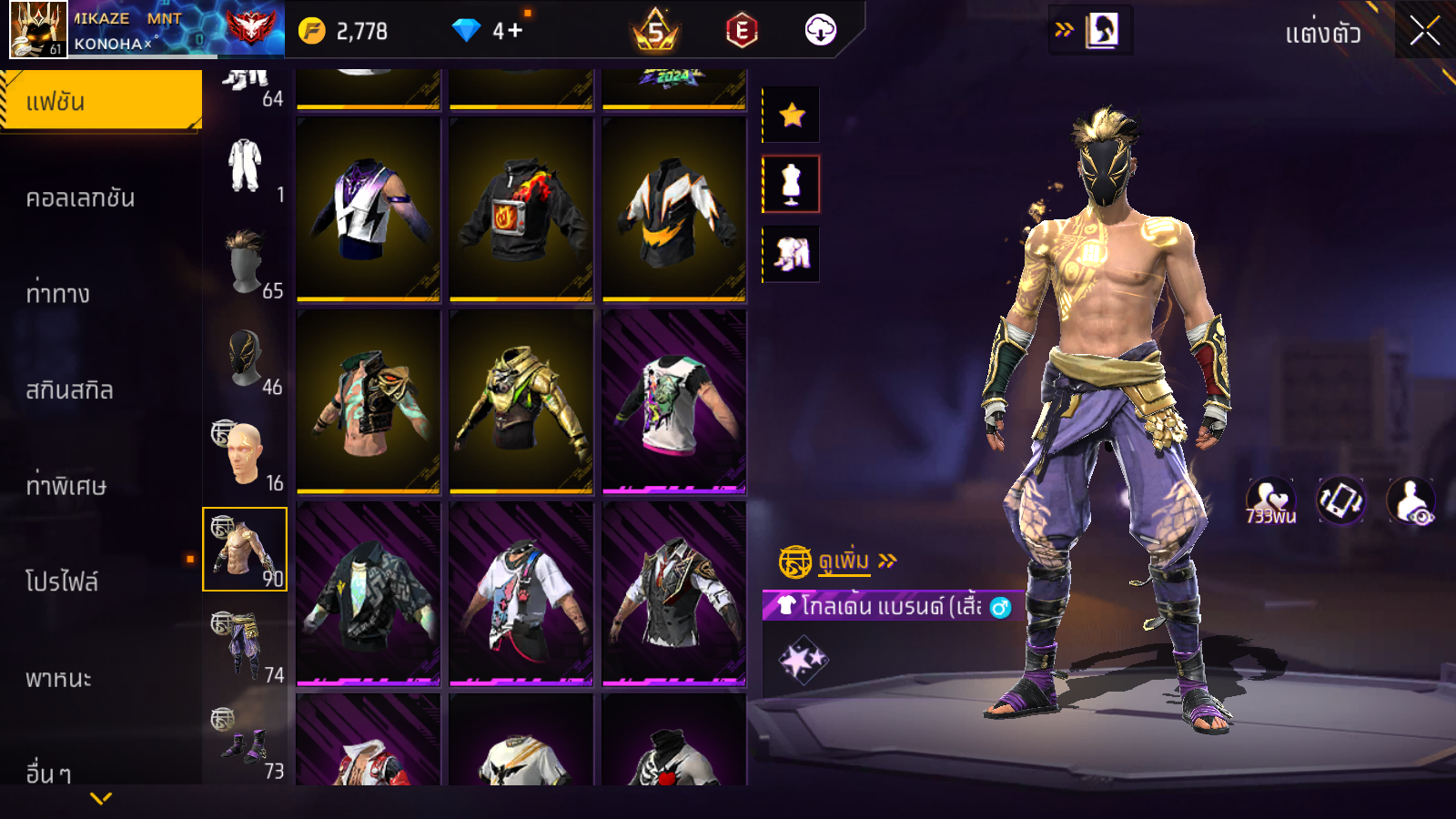The height and width of the screenshot is (819, 1456).
Task: Open the cloud download icon
Action: 820,31
